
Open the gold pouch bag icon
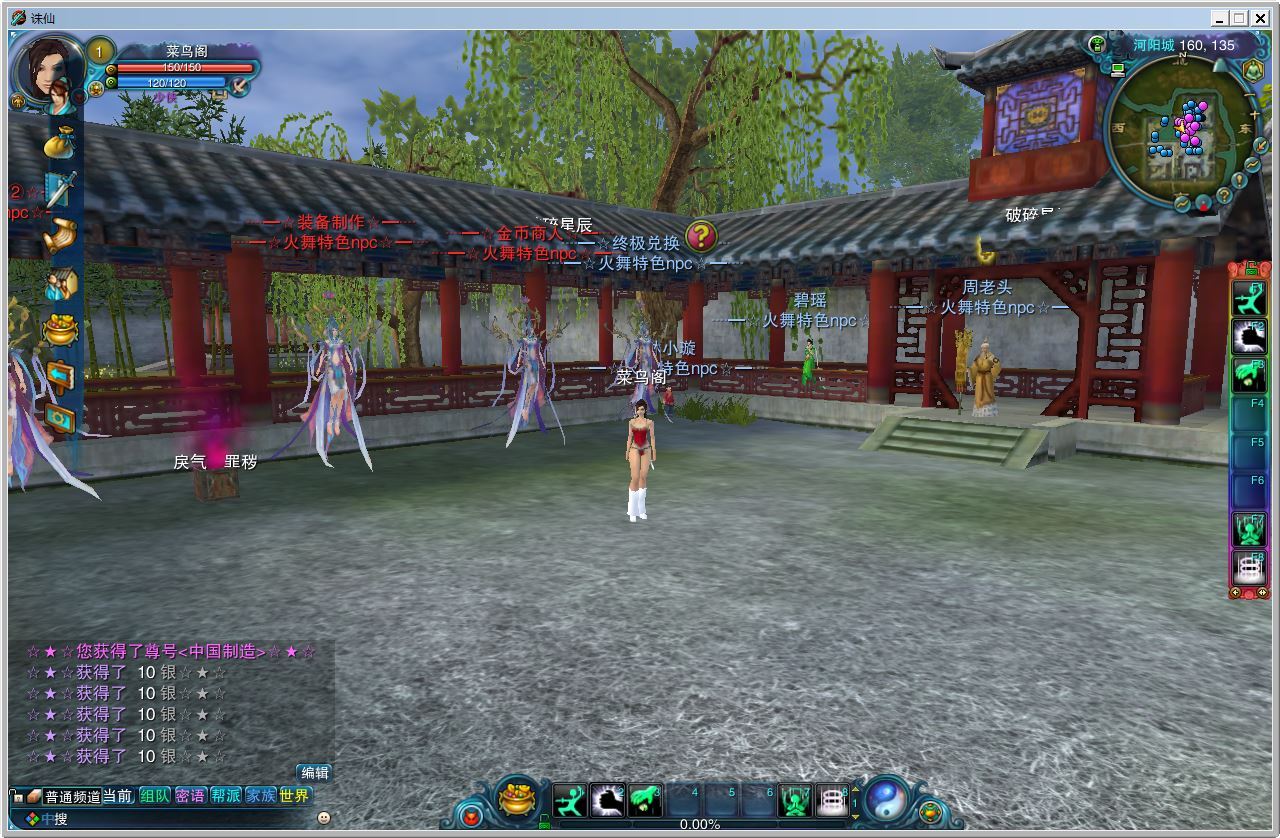(61, 142)
